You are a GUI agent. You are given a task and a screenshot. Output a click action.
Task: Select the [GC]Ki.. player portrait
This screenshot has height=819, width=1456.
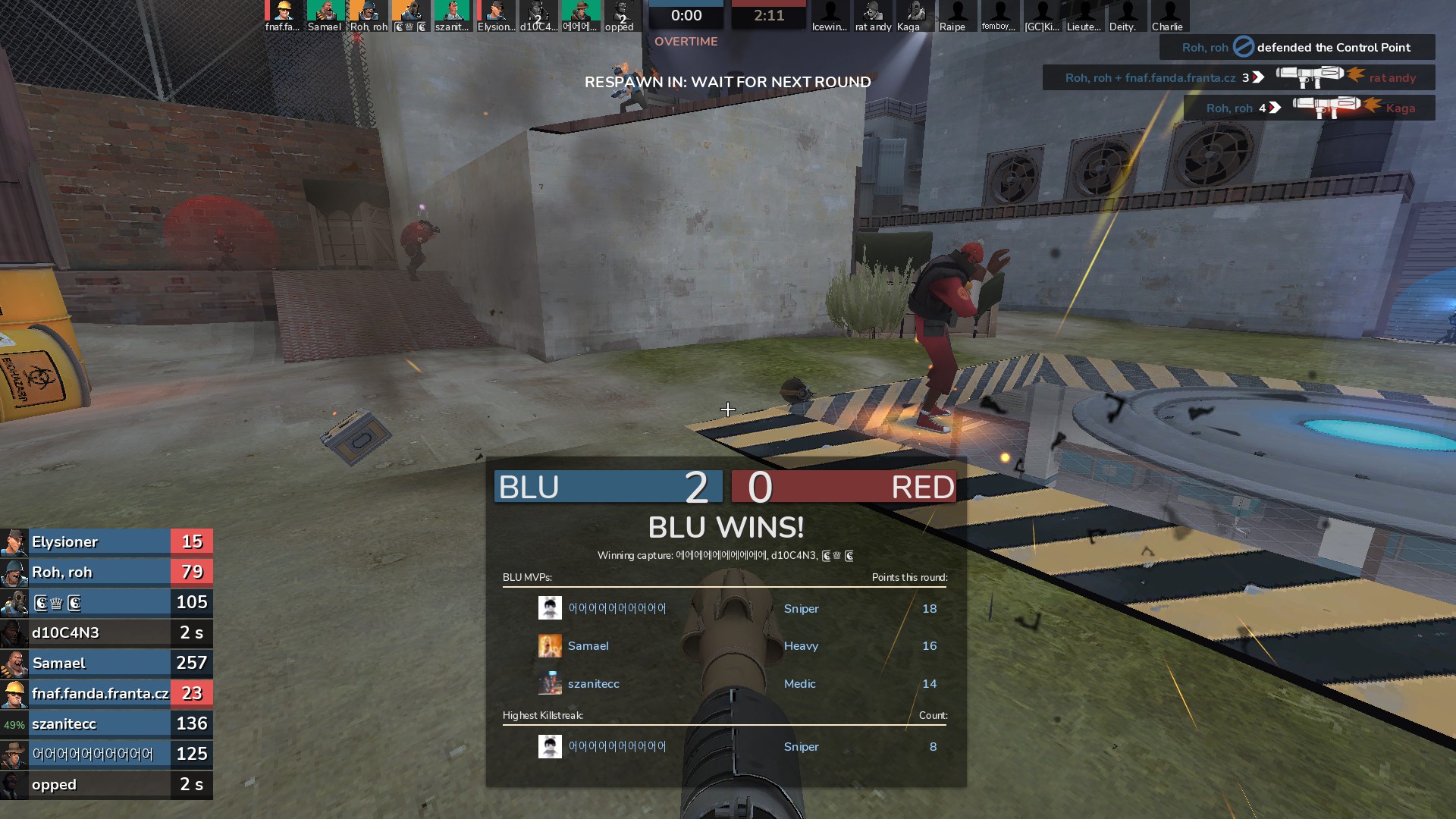pos(1041,16)
